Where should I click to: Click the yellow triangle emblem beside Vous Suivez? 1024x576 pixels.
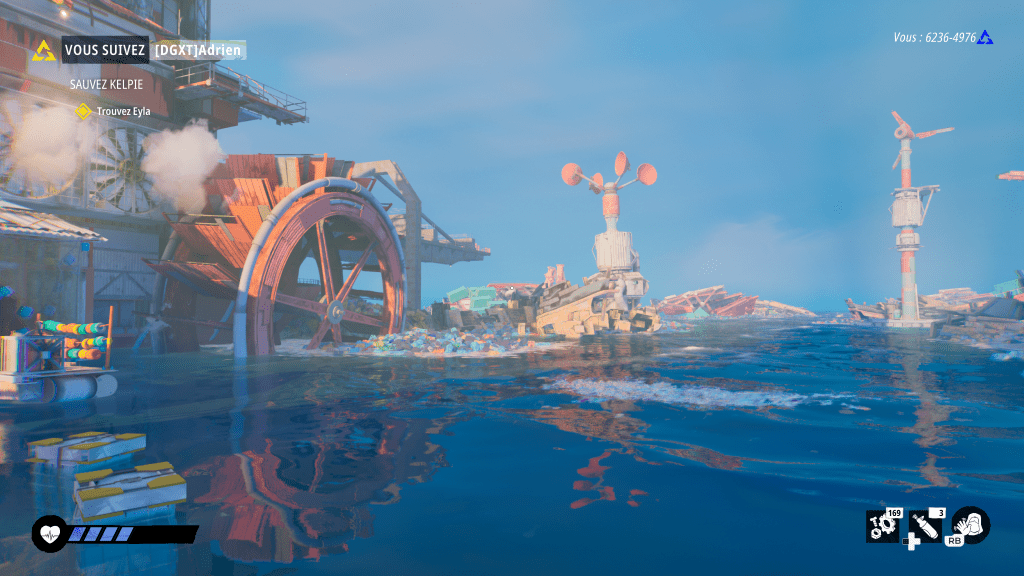coord(44,50)
